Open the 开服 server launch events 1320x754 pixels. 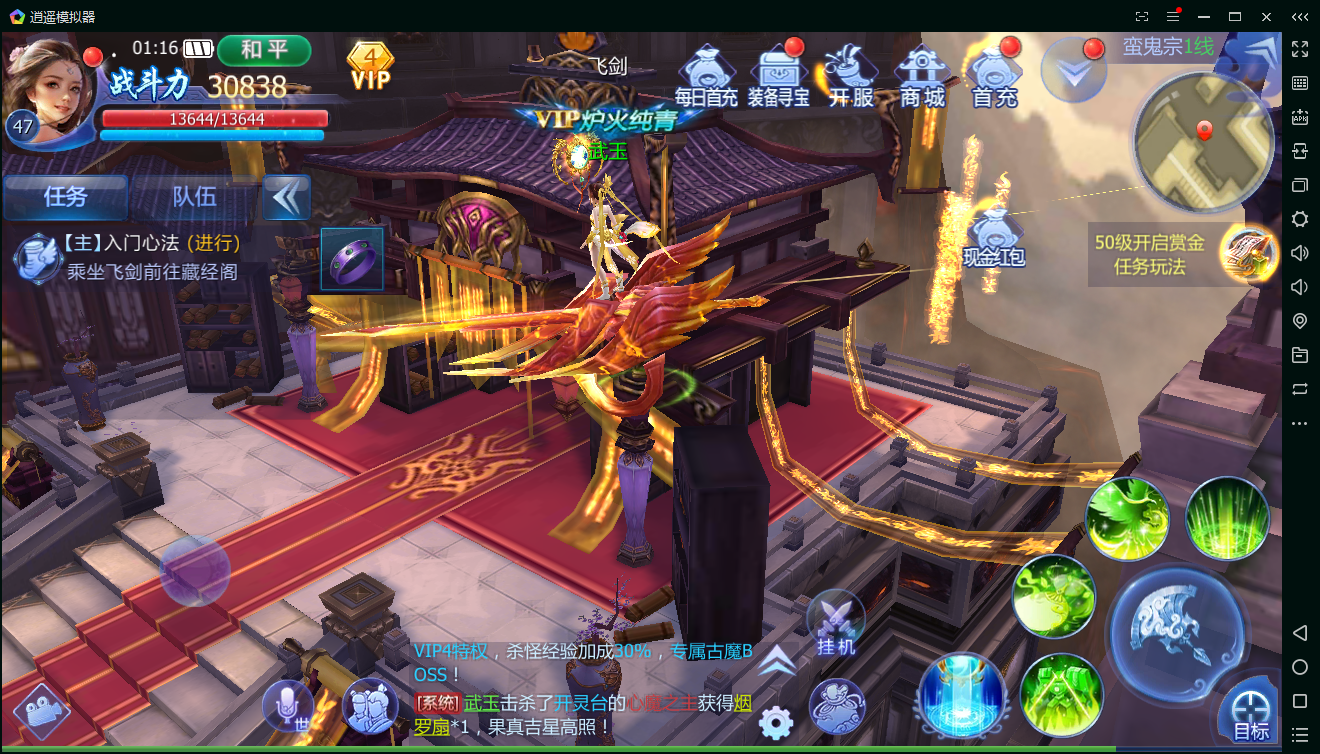[851, 75]
